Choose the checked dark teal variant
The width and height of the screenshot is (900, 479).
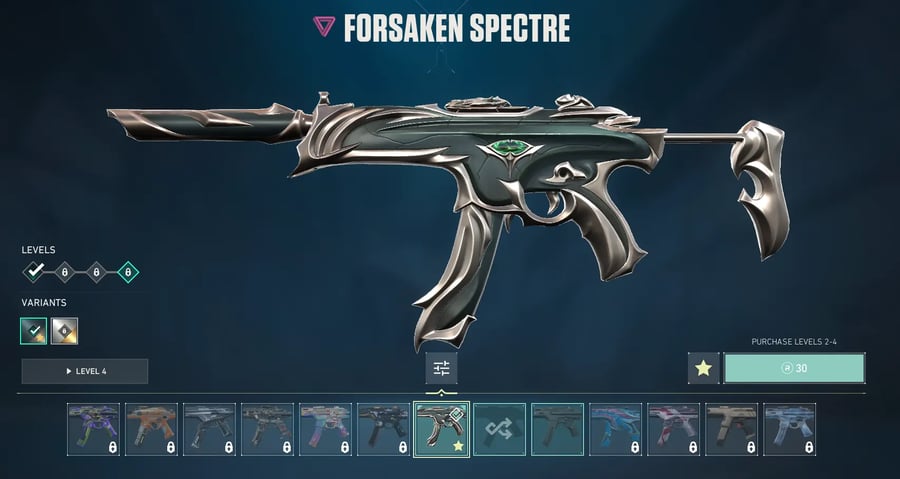34,330
